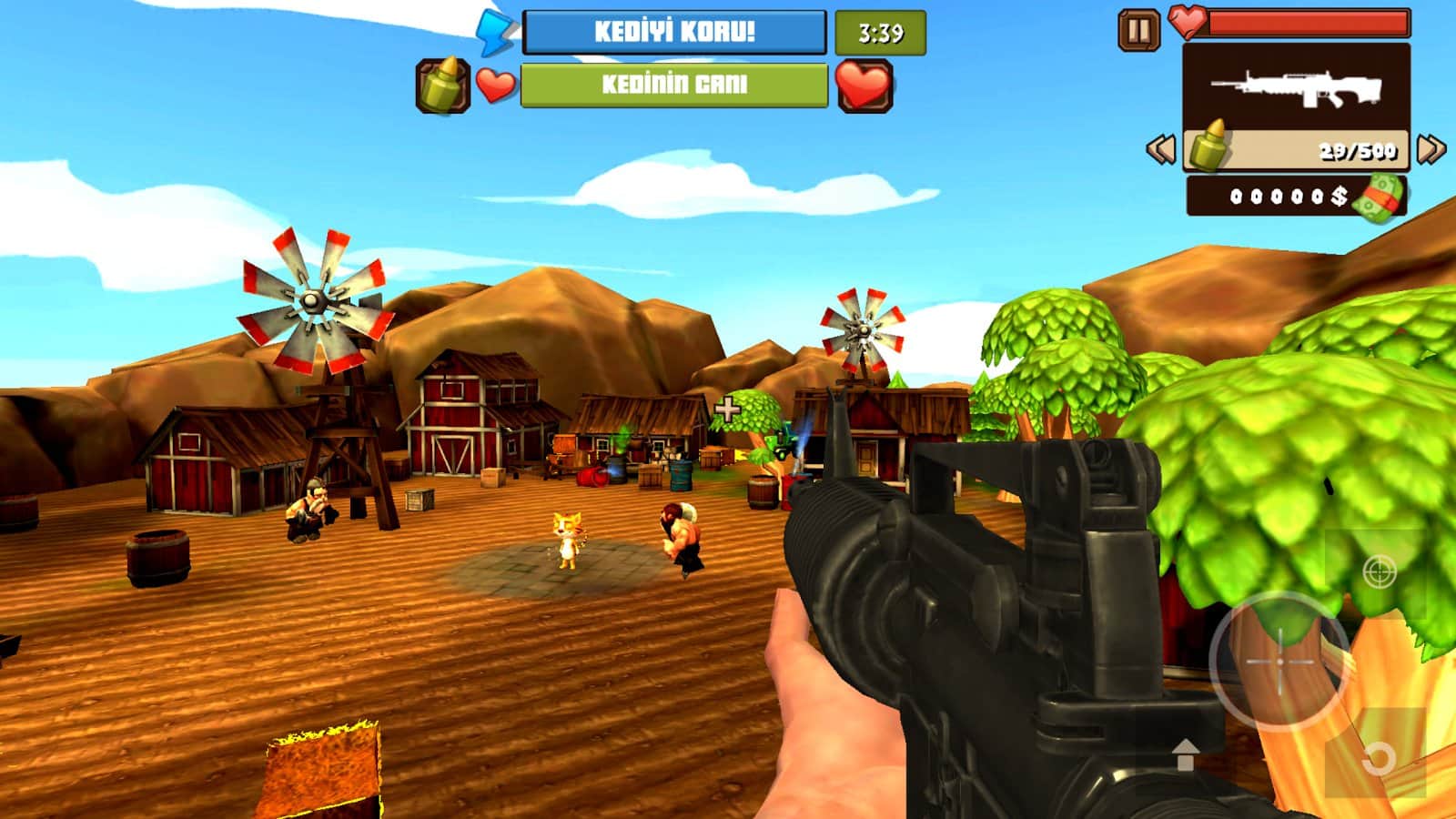Image resolution: width=1456 pixels, height=819 pixels.
Task: Tap the bullet icon beside the cat's health bar
Action: [x=442, y=86]
